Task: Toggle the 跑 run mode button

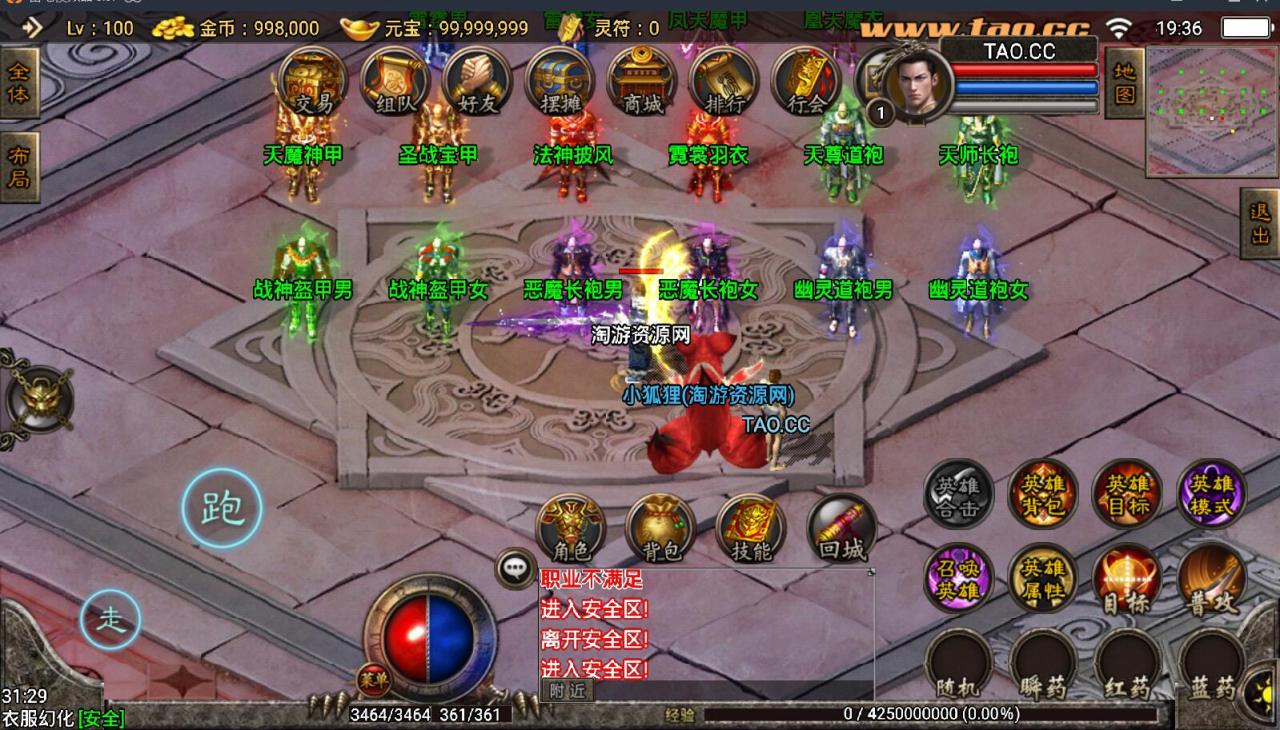Action: click(x=222, y=509)
